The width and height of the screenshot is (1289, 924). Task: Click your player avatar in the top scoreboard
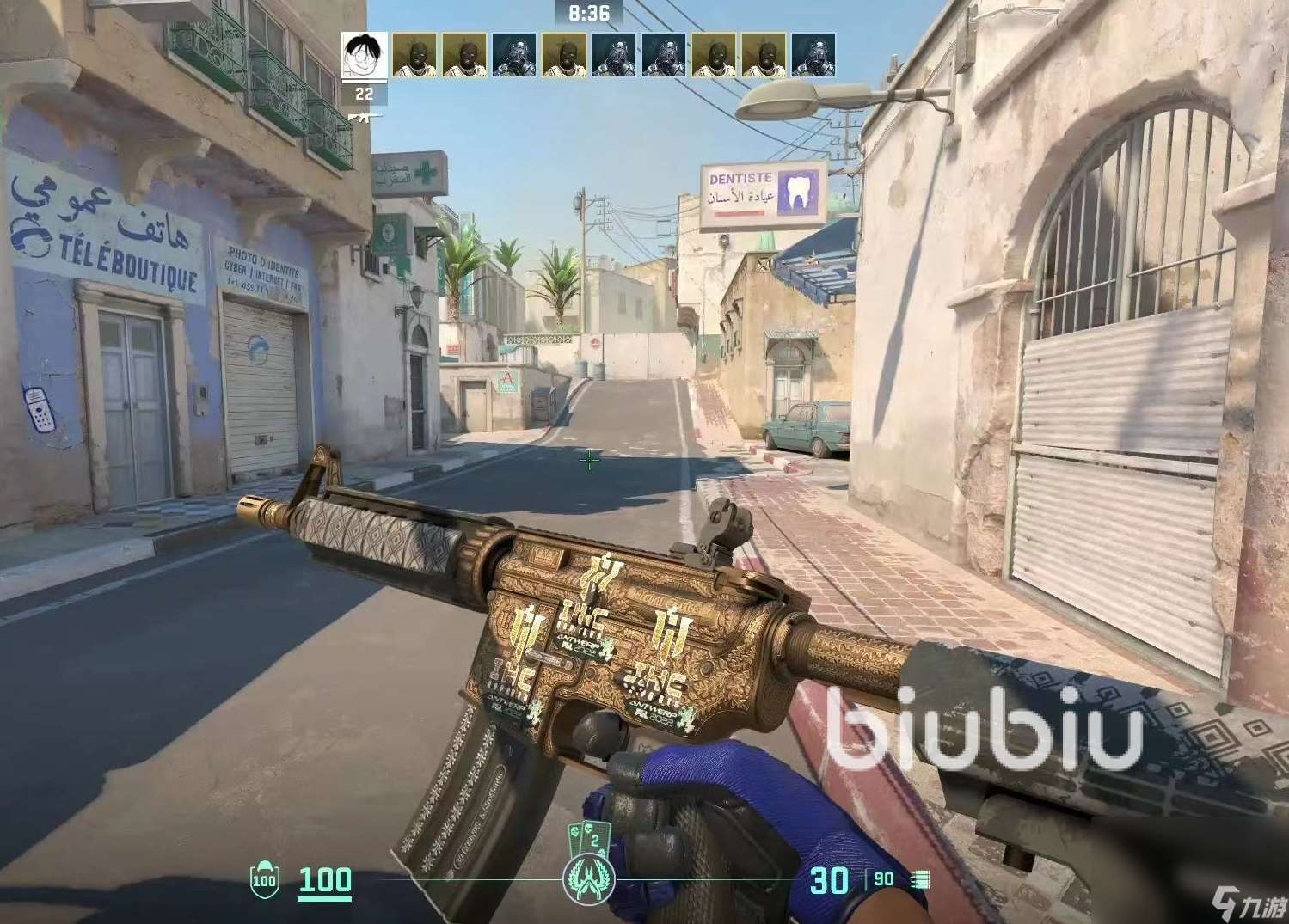coord(363,54)
